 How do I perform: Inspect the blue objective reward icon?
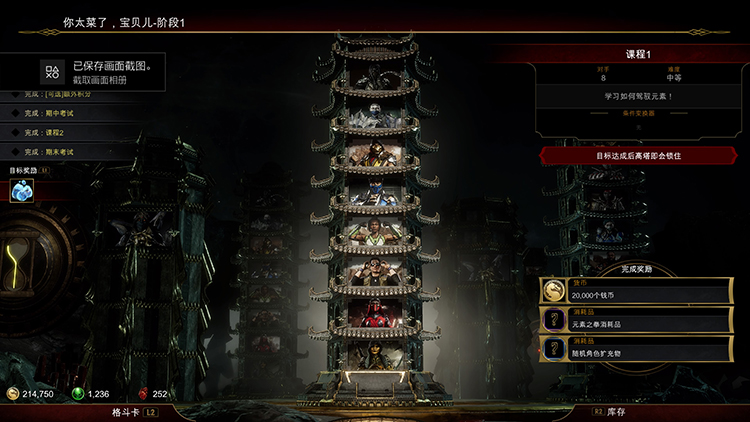(x=22, y=189)
